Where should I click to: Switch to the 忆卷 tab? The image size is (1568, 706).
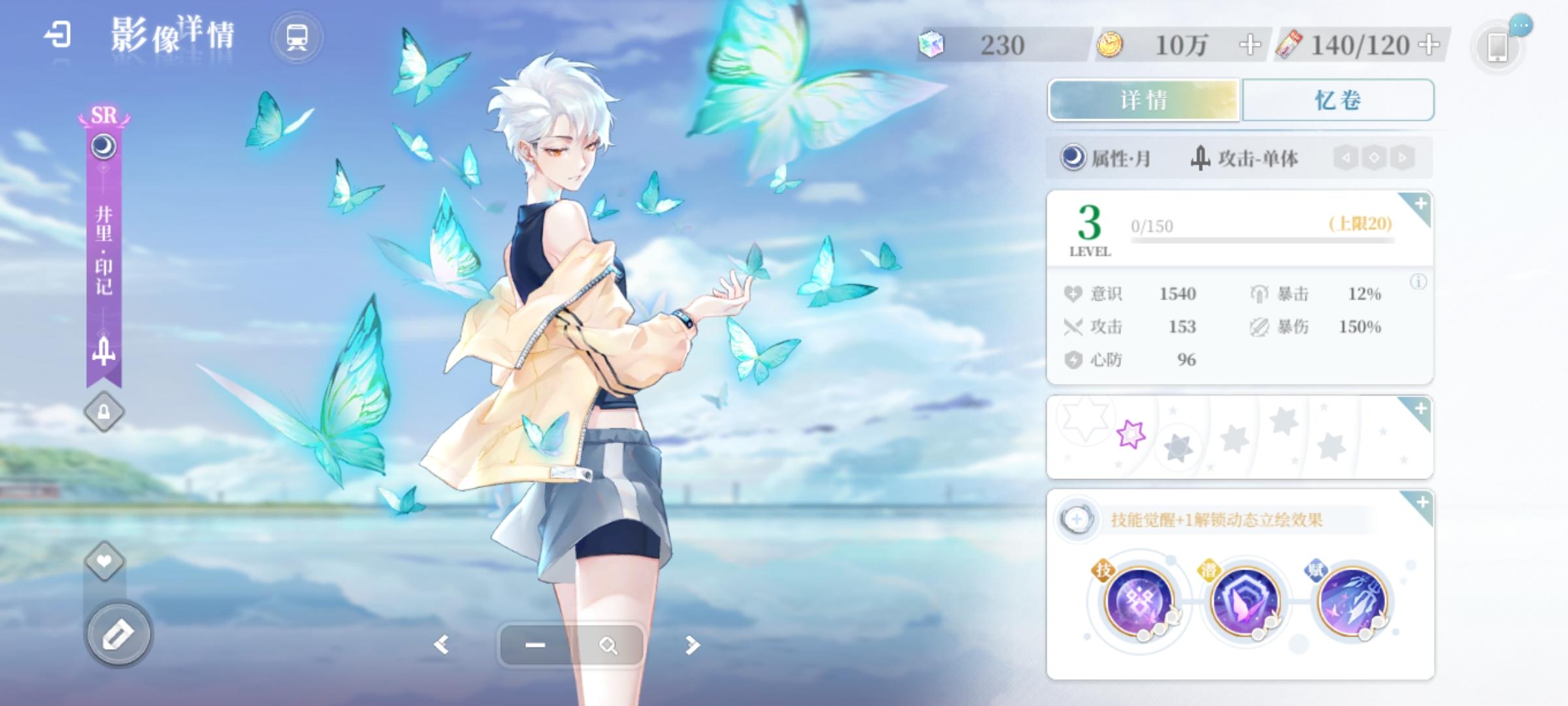(x=1337, y=100)
